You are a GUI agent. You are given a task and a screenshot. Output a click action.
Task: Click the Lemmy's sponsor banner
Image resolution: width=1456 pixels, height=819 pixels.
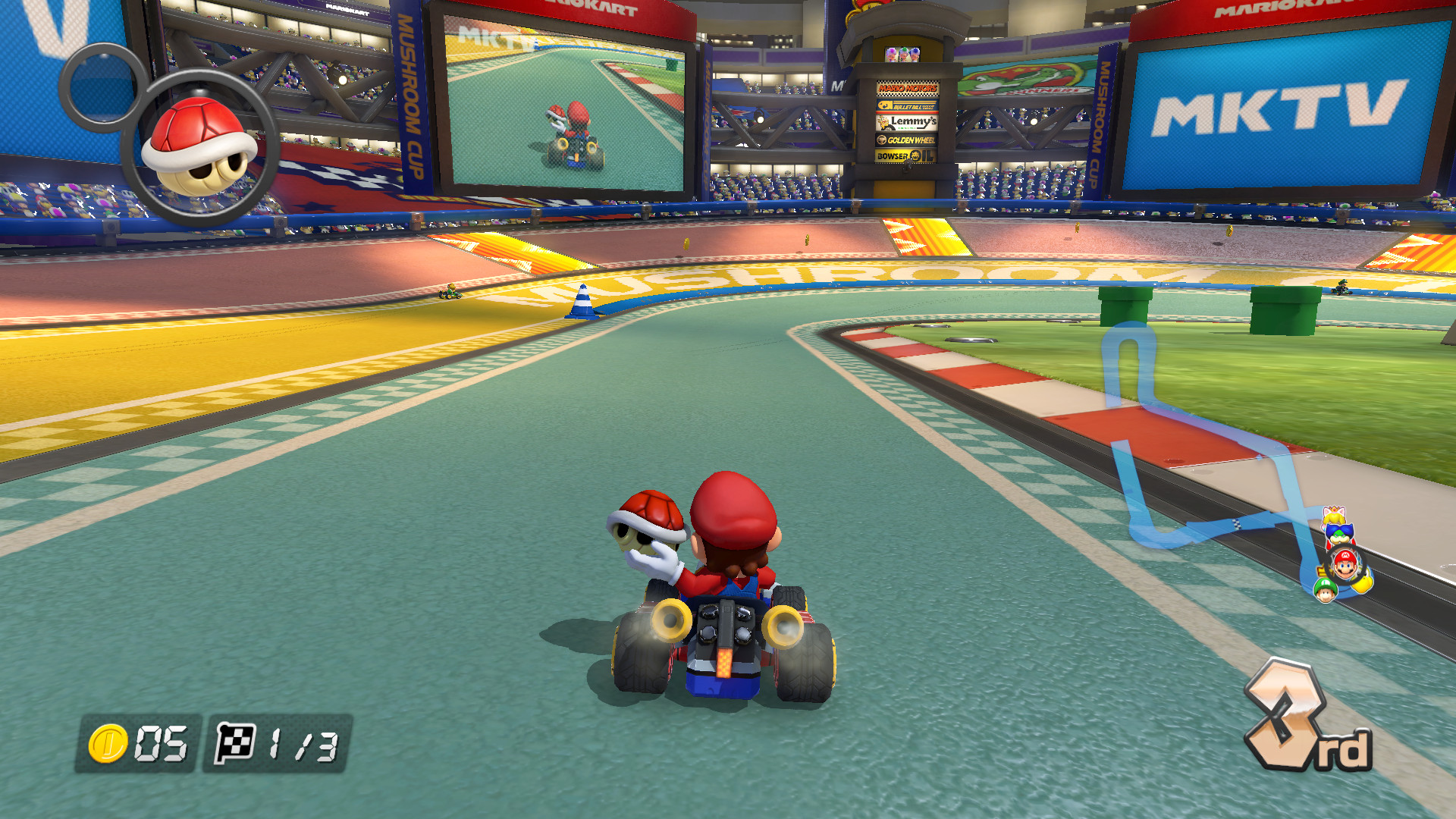[x=907, y=124]
